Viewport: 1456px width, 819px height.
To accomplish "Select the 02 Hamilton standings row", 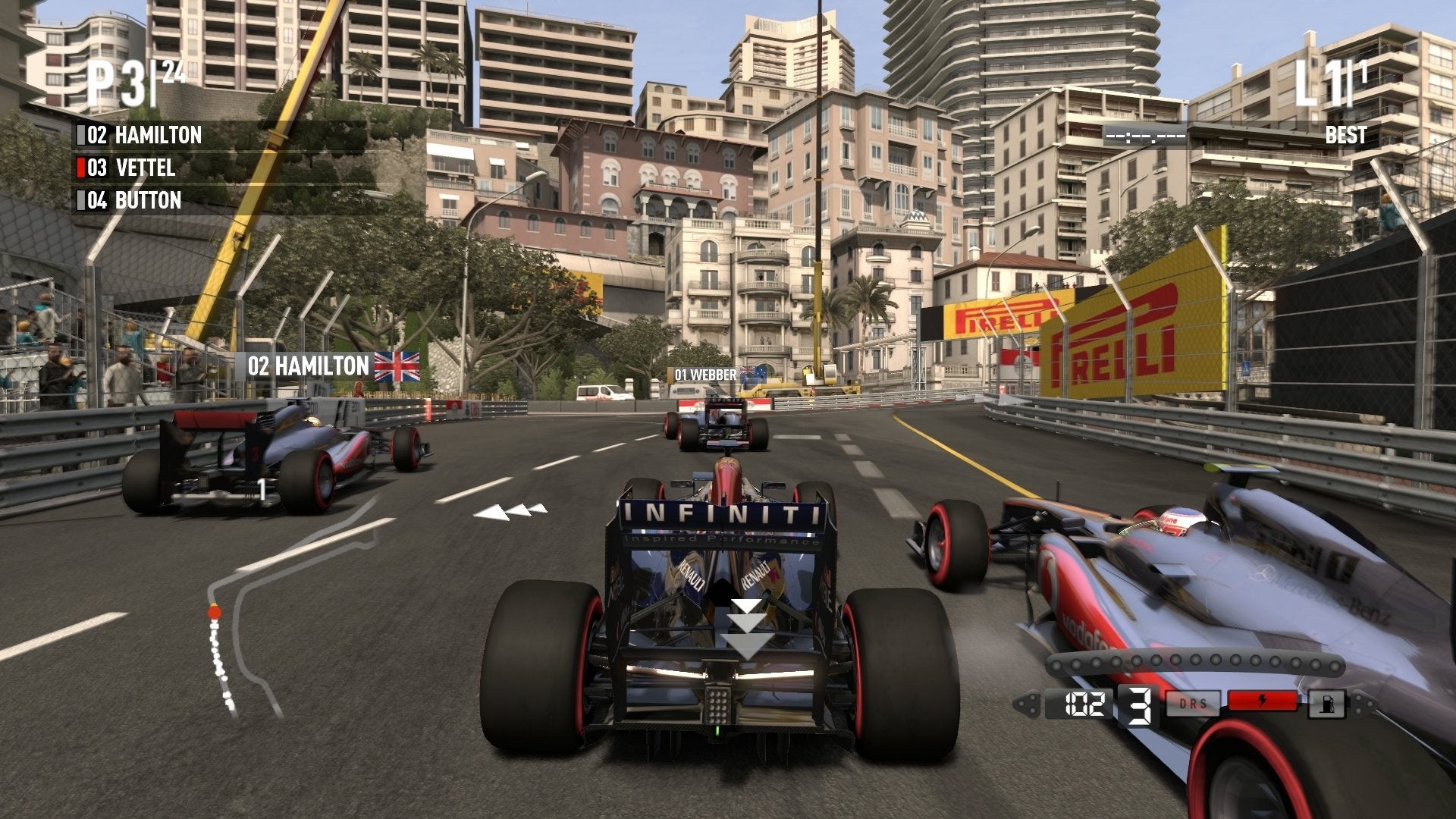I will pyautogui.click(x=144, y=136).
